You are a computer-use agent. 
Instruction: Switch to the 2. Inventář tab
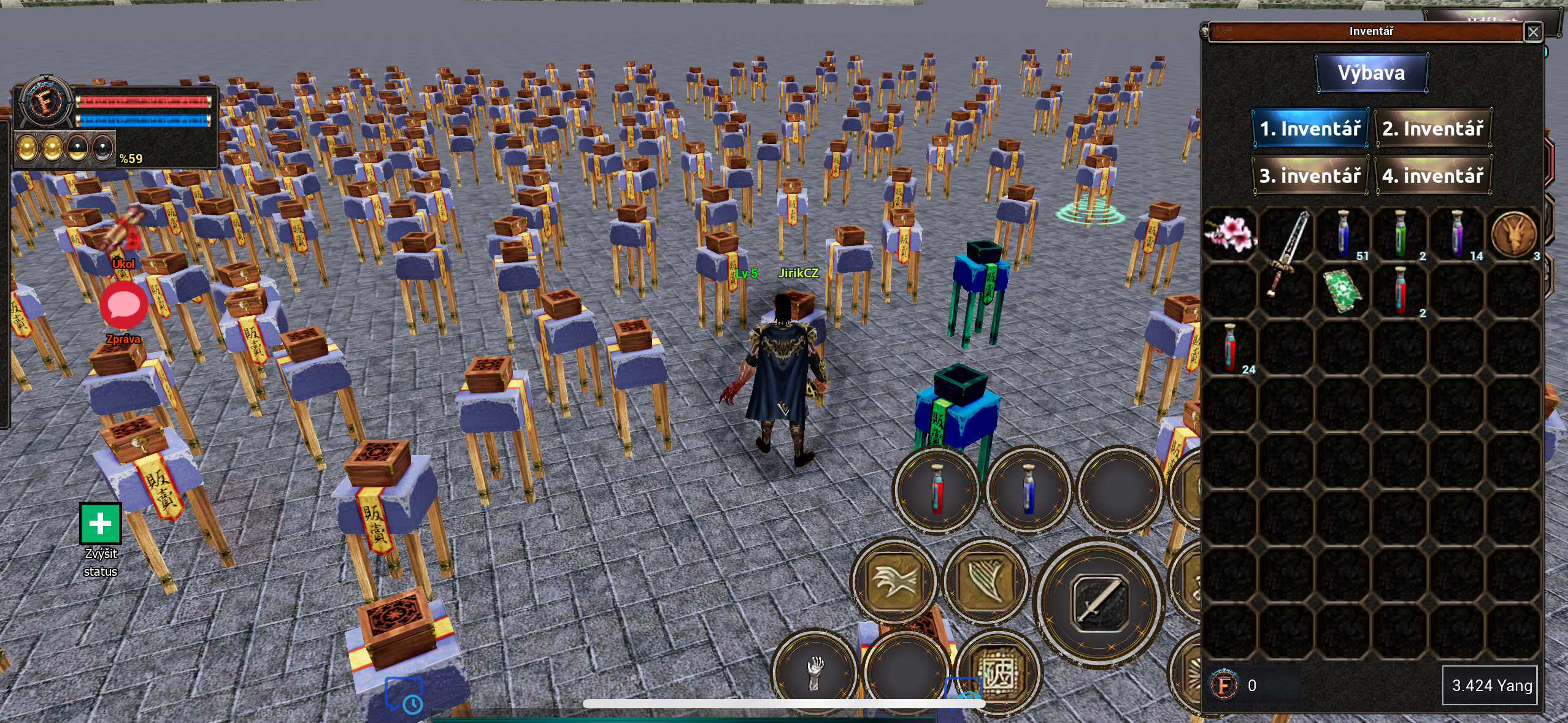(1434, 128)
